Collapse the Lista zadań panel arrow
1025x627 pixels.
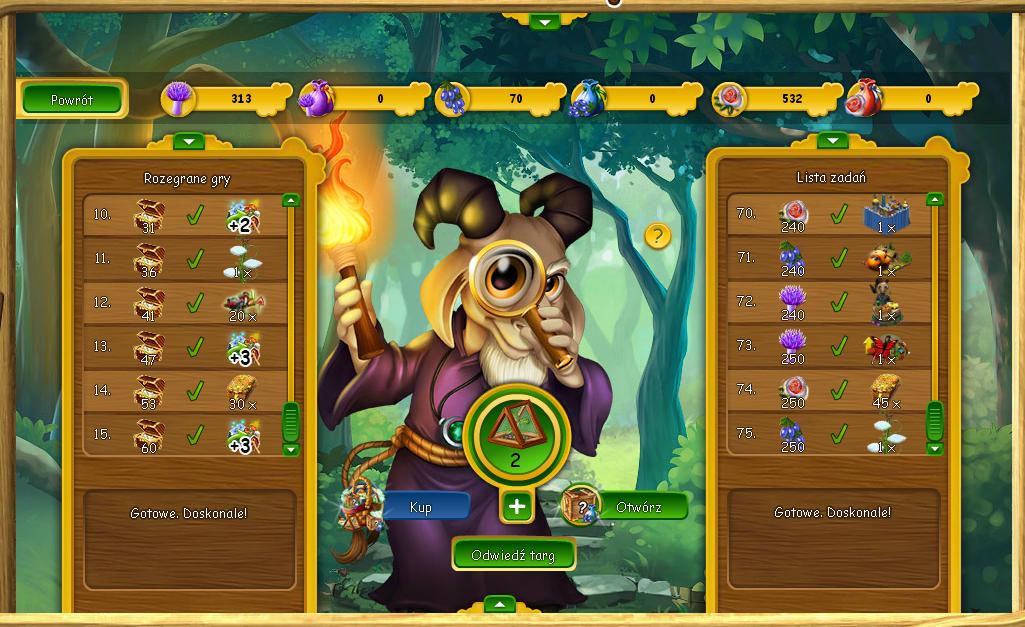[x=832, y=141]
